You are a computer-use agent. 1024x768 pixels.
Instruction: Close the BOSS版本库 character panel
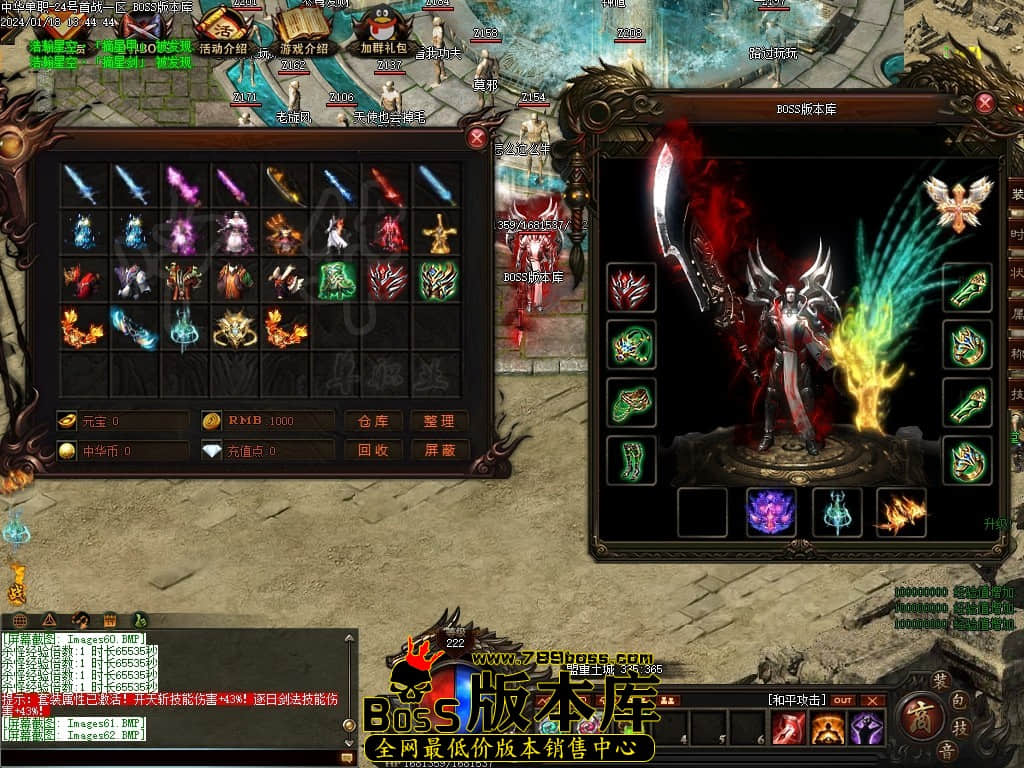tap(985, 103)
